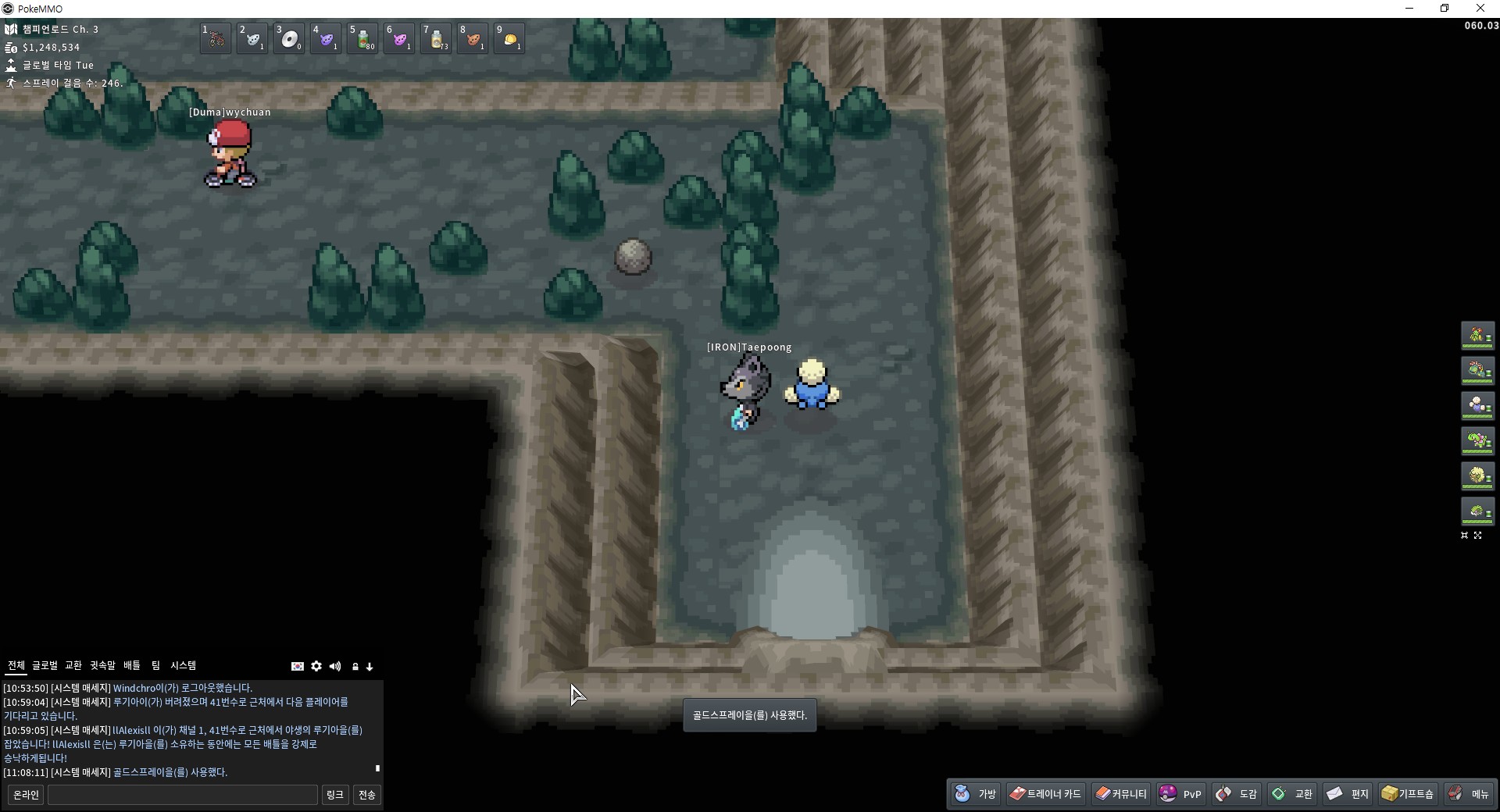Screen dimensions: 1500x812
Task: Switch to the 글로벌 chat tab
Action: [45, 665]
